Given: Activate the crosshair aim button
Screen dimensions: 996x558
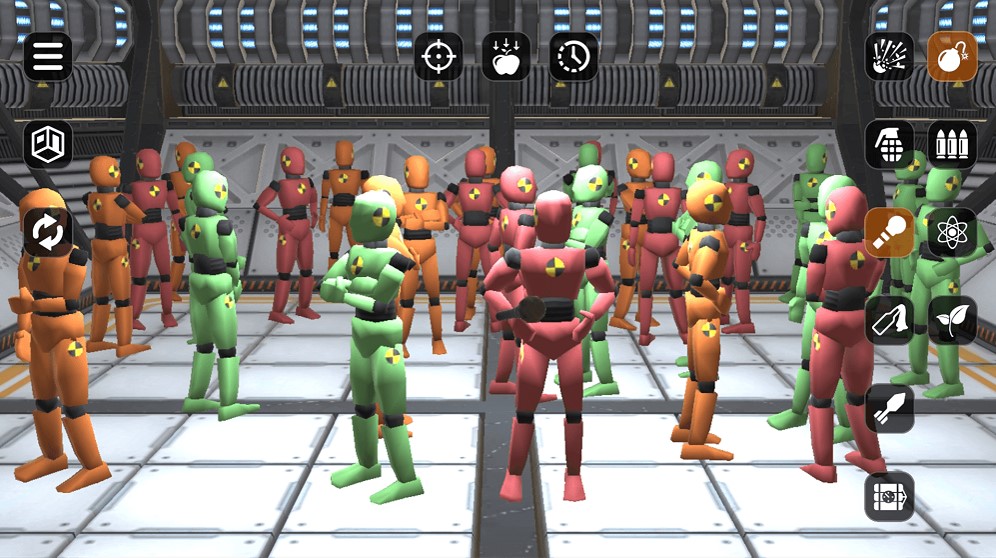Looking at the screenshot, I should [439, 56].
